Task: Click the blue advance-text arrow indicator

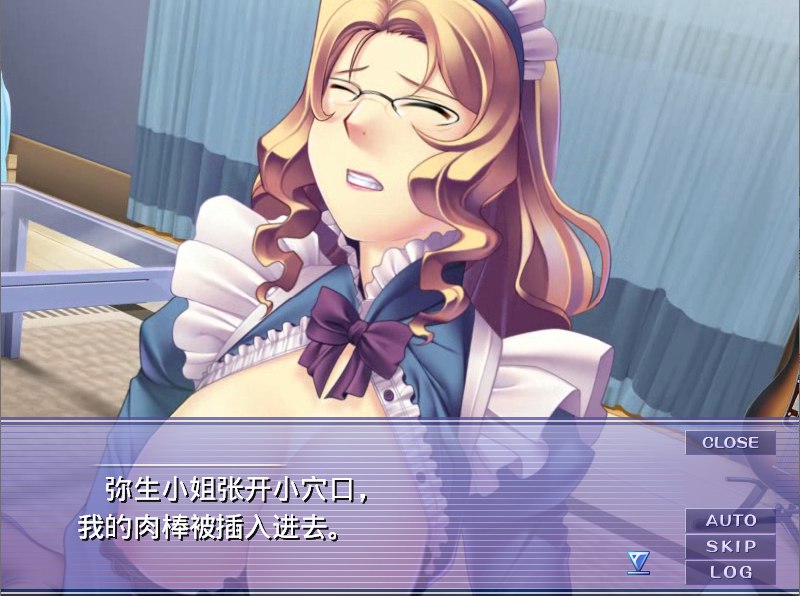Action: pyautogui.click(x=638, y=564)
